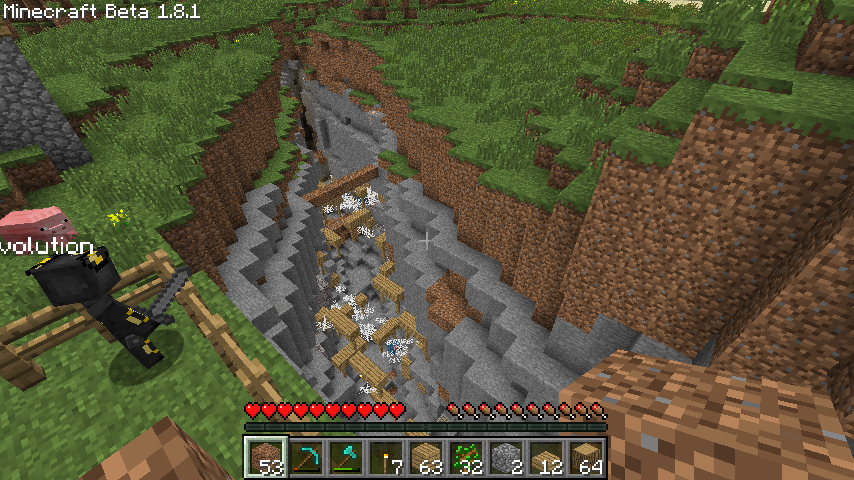This screenshot has height=480, width=854.
Task: Select the saplings stack of 32
Action: pos(466,457)
